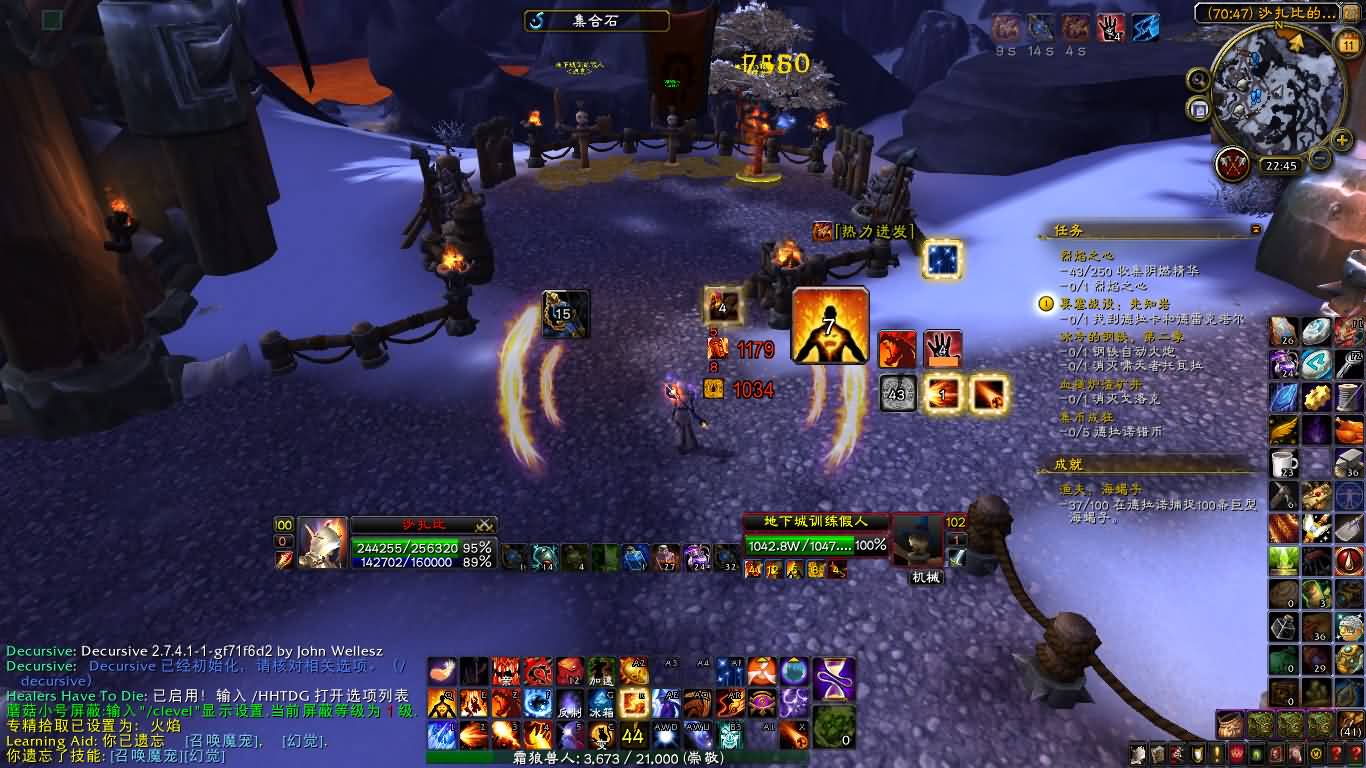Click the crossed axes button below minimap

(1233, 165)
